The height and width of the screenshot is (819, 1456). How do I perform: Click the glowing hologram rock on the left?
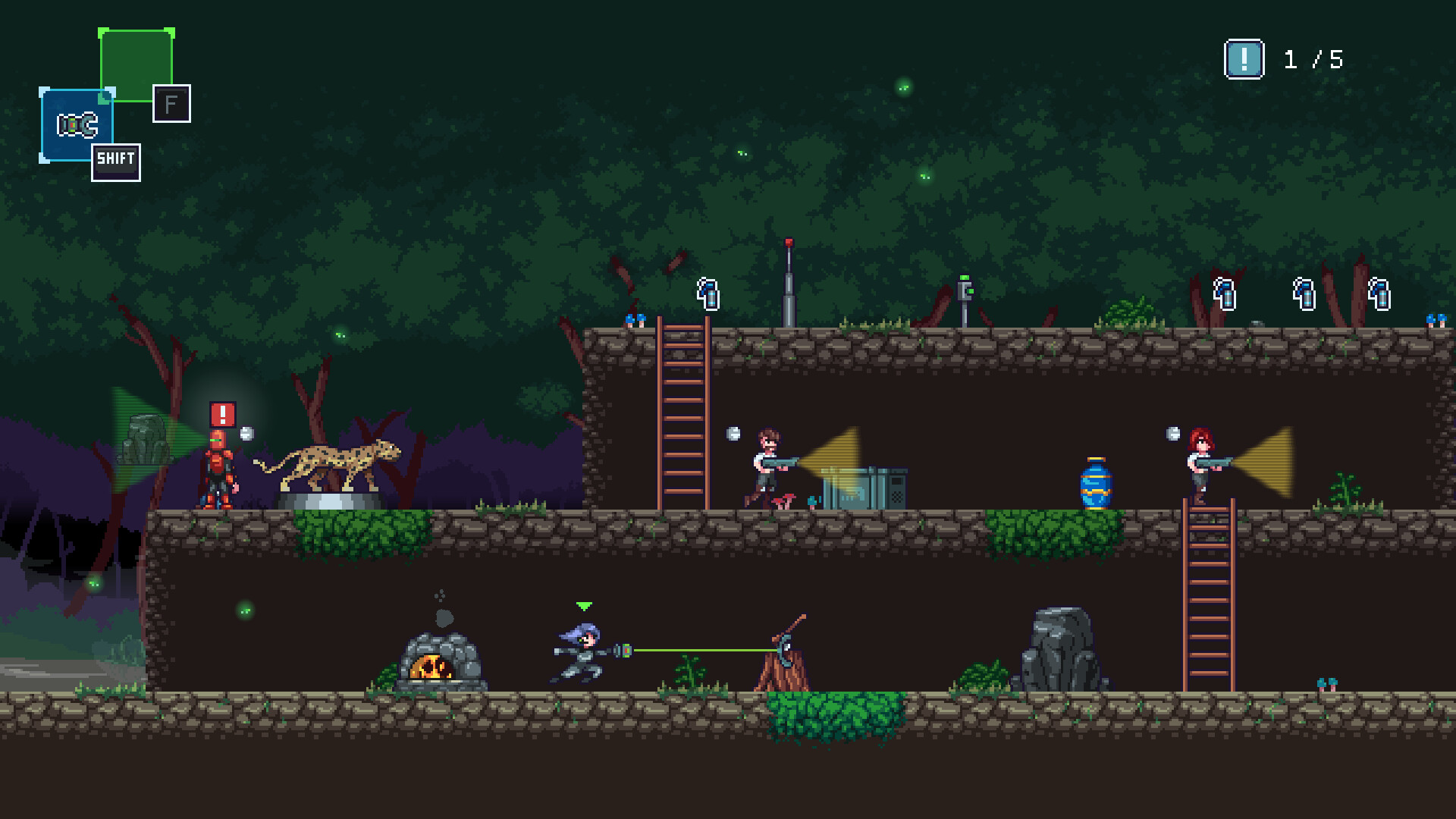coord(146,440)
